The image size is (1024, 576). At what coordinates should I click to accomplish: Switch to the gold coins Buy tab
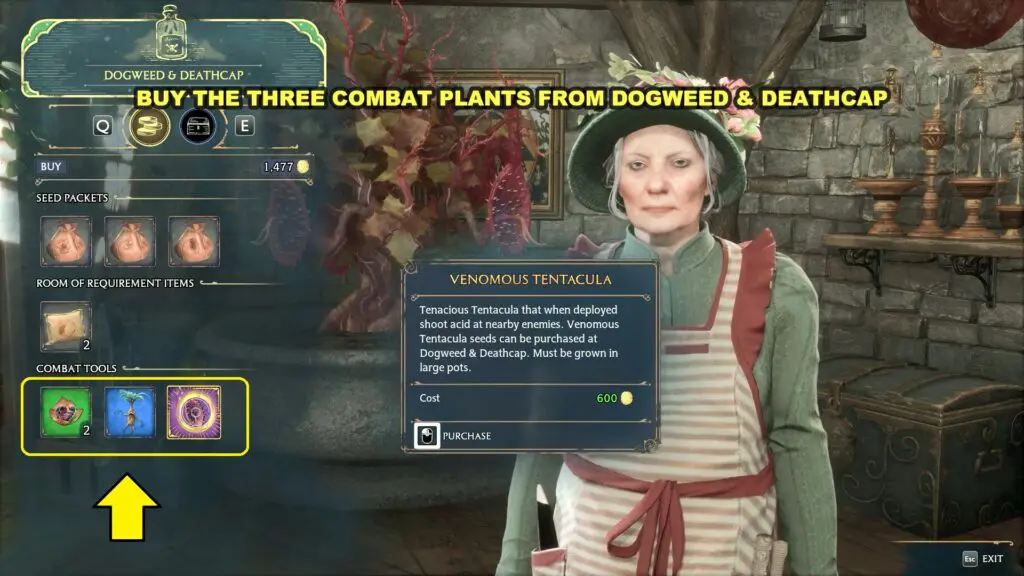pos(147,127)
